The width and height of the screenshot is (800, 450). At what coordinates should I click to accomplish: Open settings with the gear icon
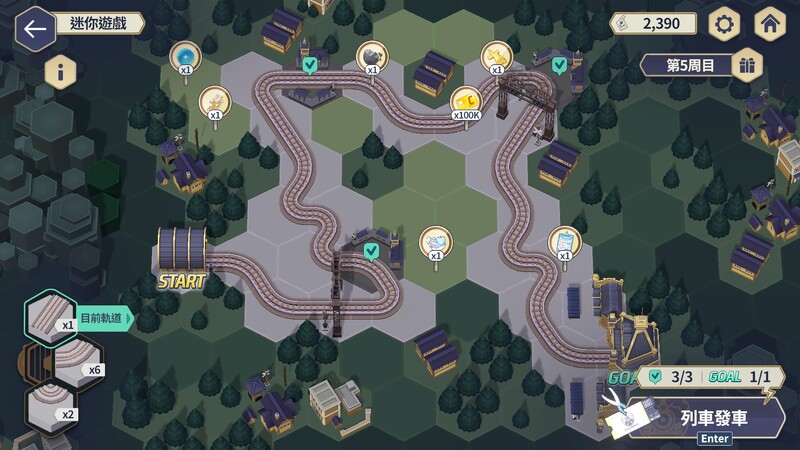(725, 24)
